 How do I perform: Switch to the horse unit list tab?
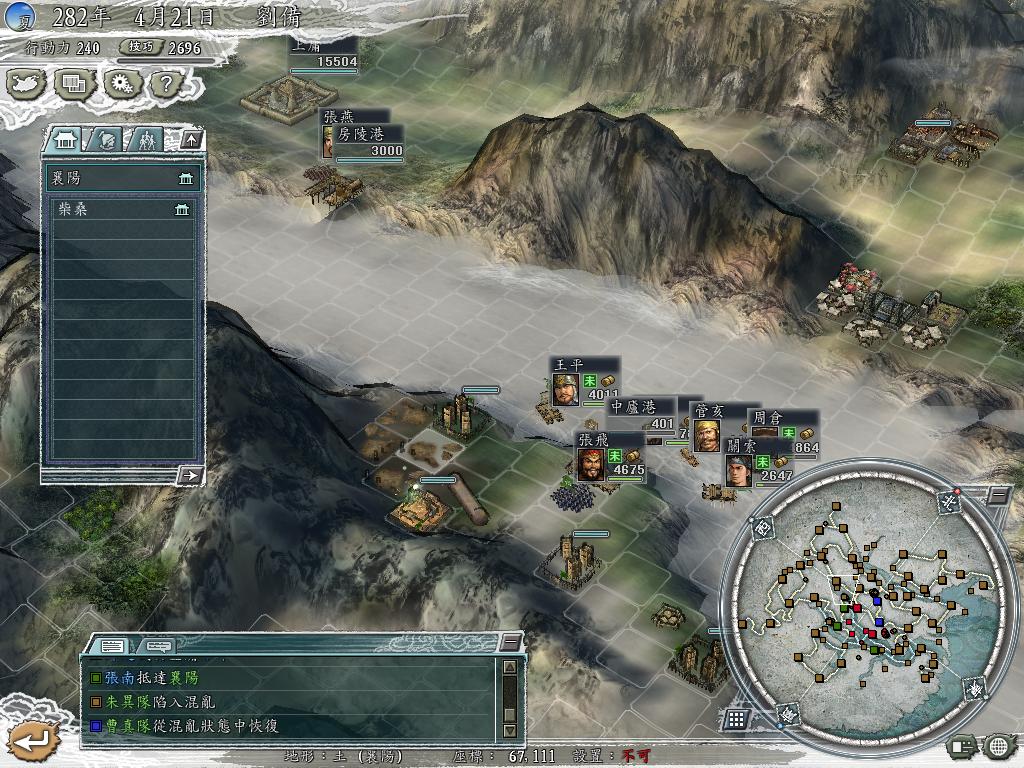pos(108,139)
